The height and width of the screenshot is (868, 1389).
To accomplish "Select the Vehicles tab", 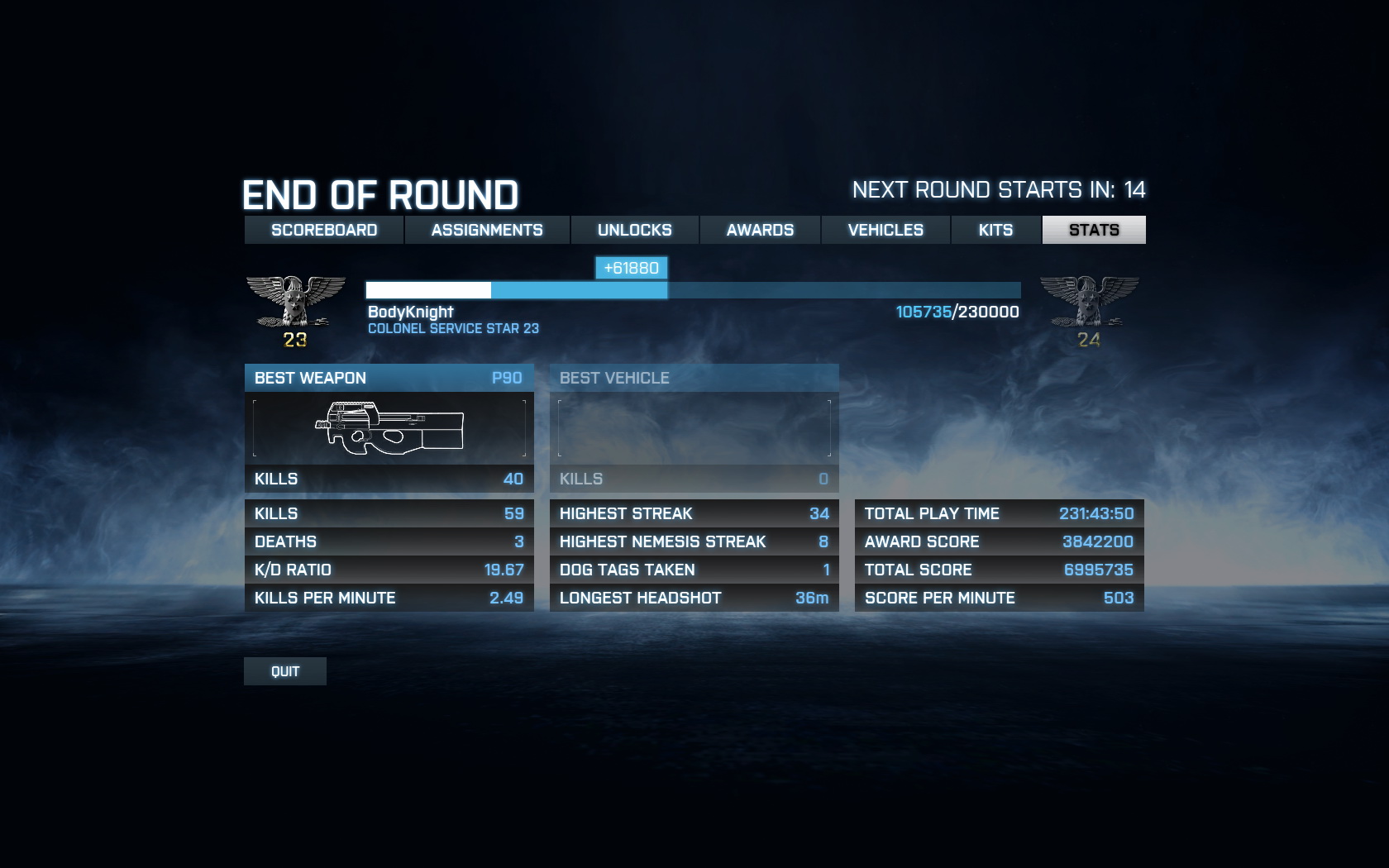I will point(885,230).
